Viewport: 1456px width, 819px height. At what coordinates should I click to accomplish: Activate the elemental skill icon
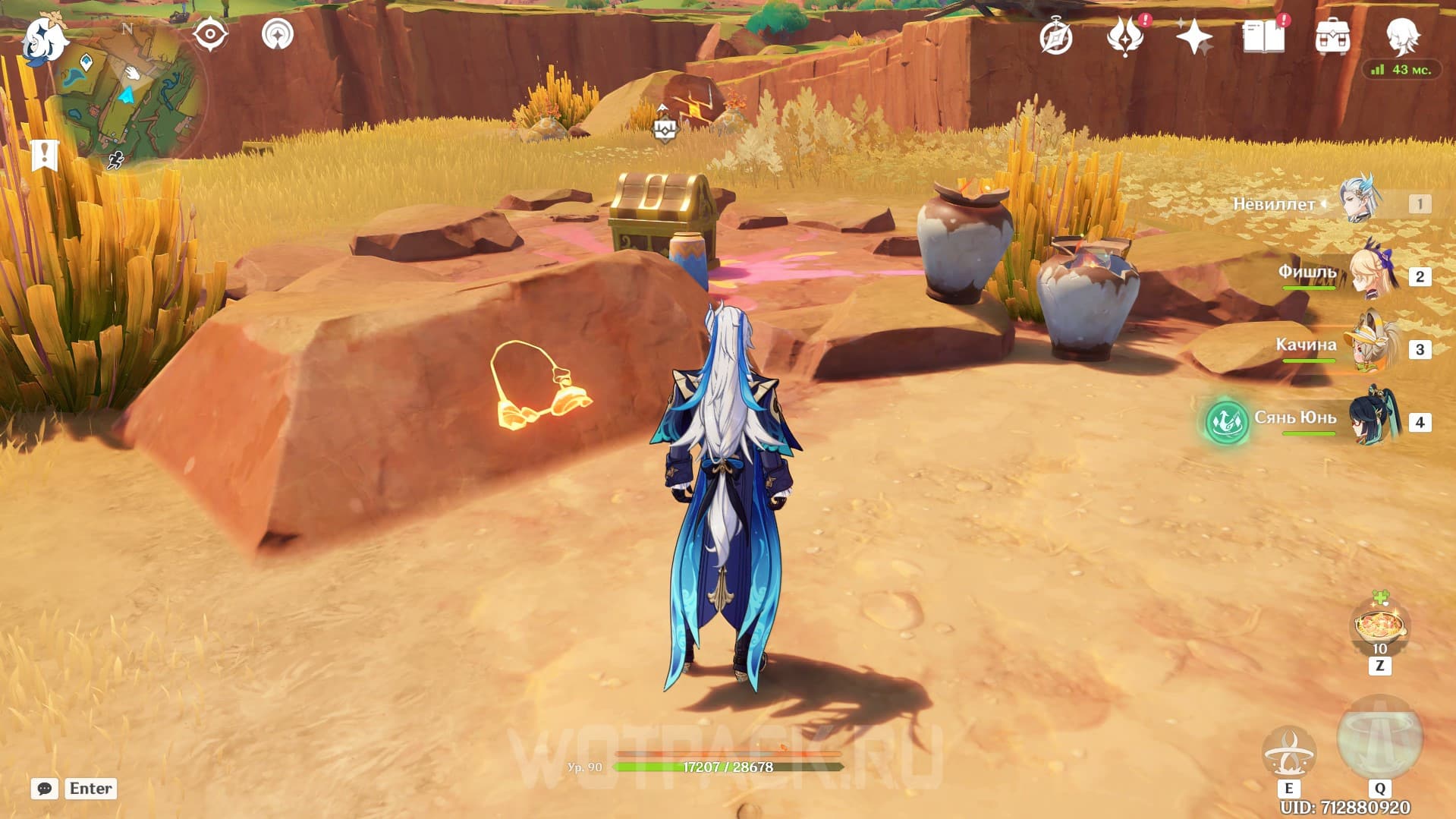[x=1288, y=752]
